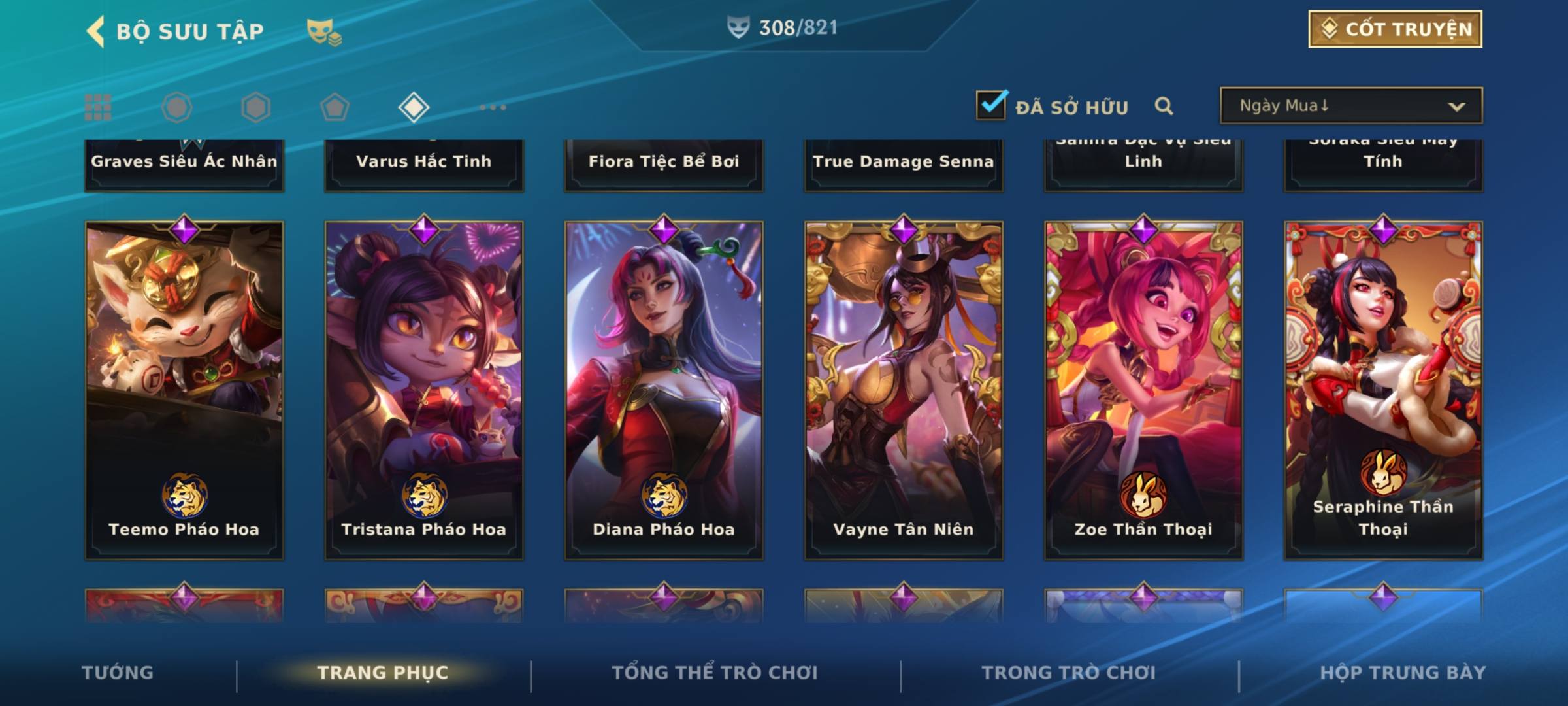Go back from Bộ Sưu Tập
This screenshot has width=1568, height=706.
point(95,31)
